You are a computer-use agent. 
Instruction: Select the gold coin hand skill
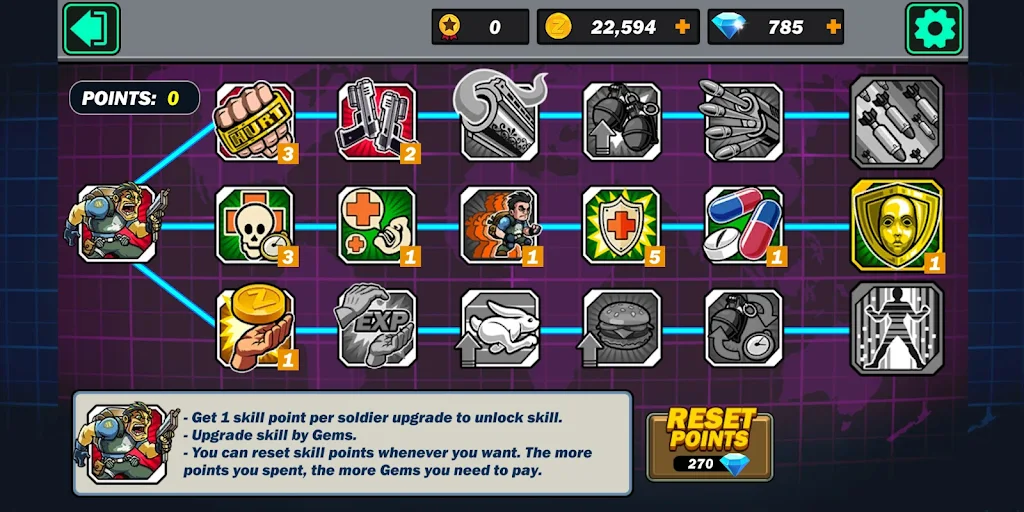(x=255, y=328)
